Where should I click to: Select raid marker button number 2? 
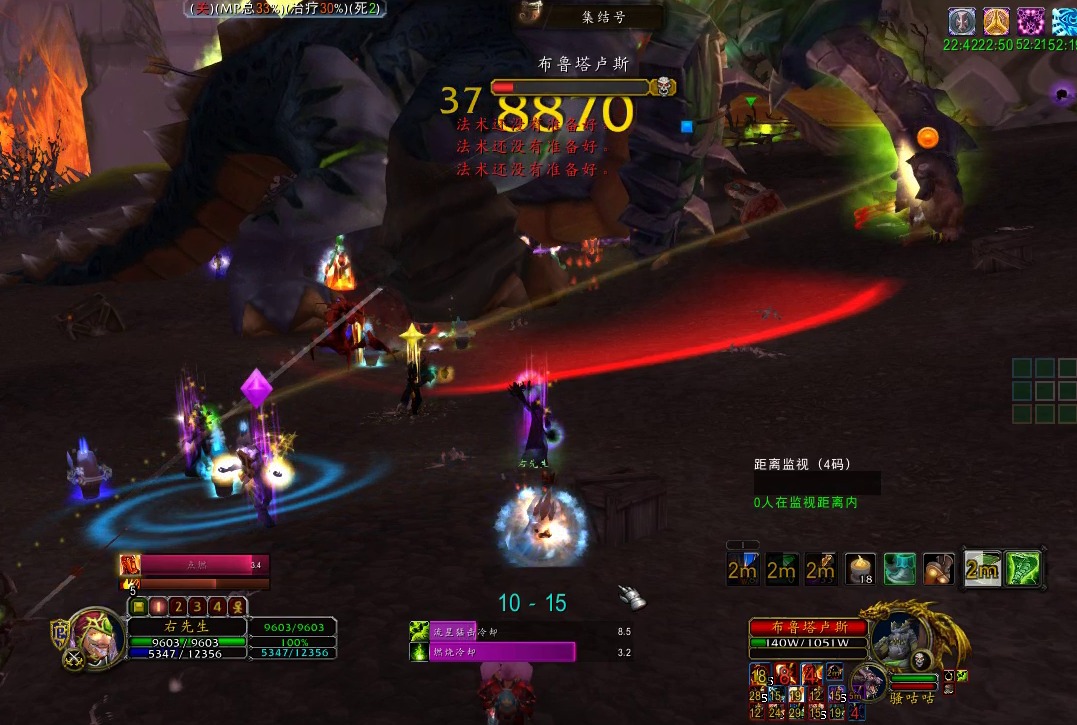179,606
